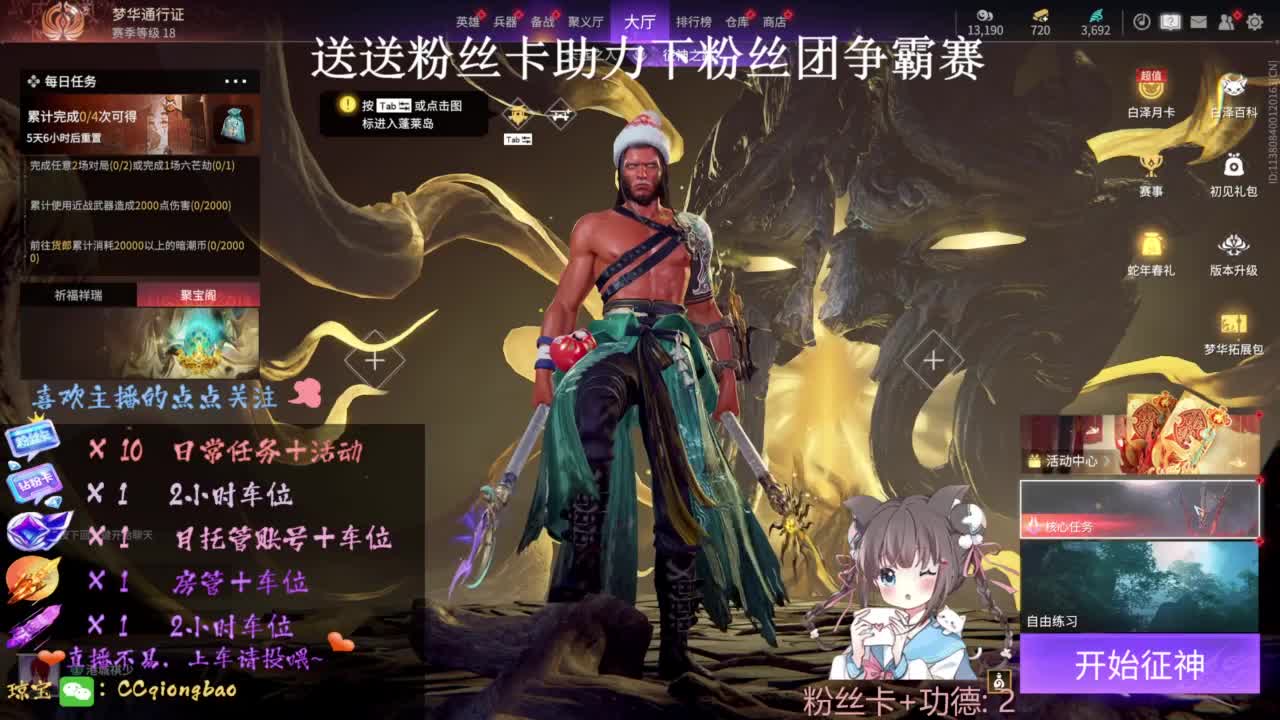Expand the 每日任务 panel options menu
The width and height of the screenshot is (1280, 720).
pyautogui.click(x=236, y=81)
